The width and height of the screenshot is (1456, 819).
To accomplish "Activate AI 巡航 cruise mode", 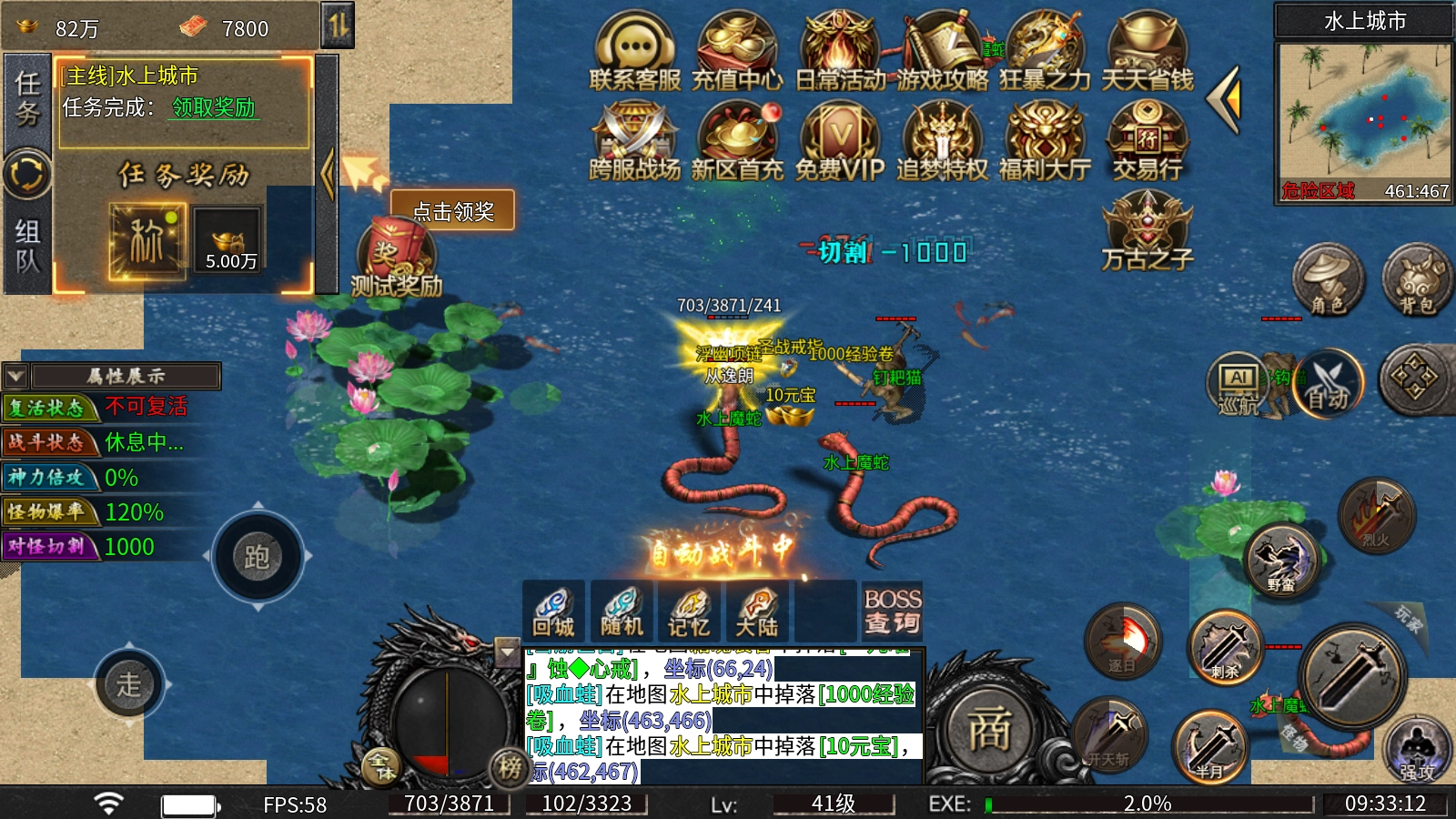I will click(1239, 384).
